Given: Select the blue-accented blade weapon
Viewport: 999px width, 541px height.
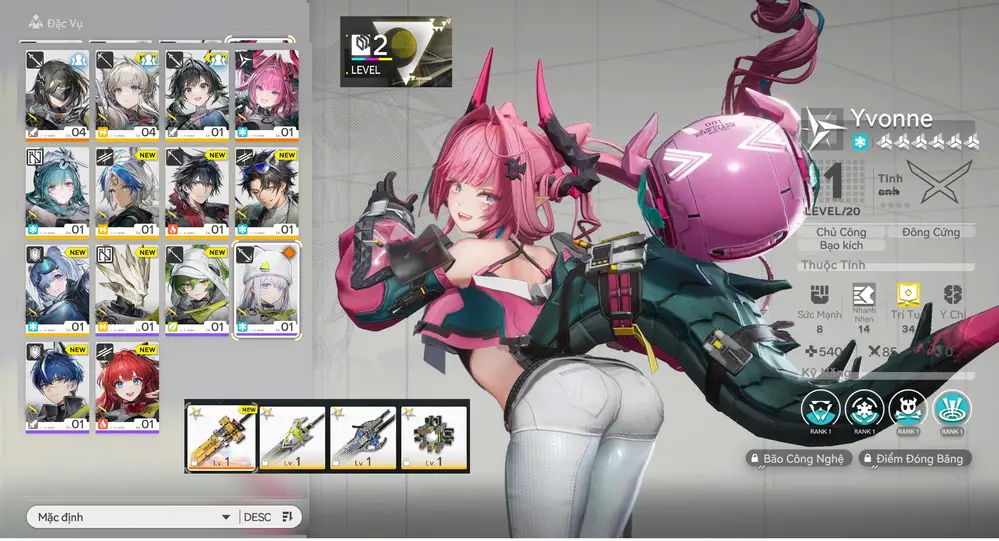Looking at the screenshot, I should 363,436.
